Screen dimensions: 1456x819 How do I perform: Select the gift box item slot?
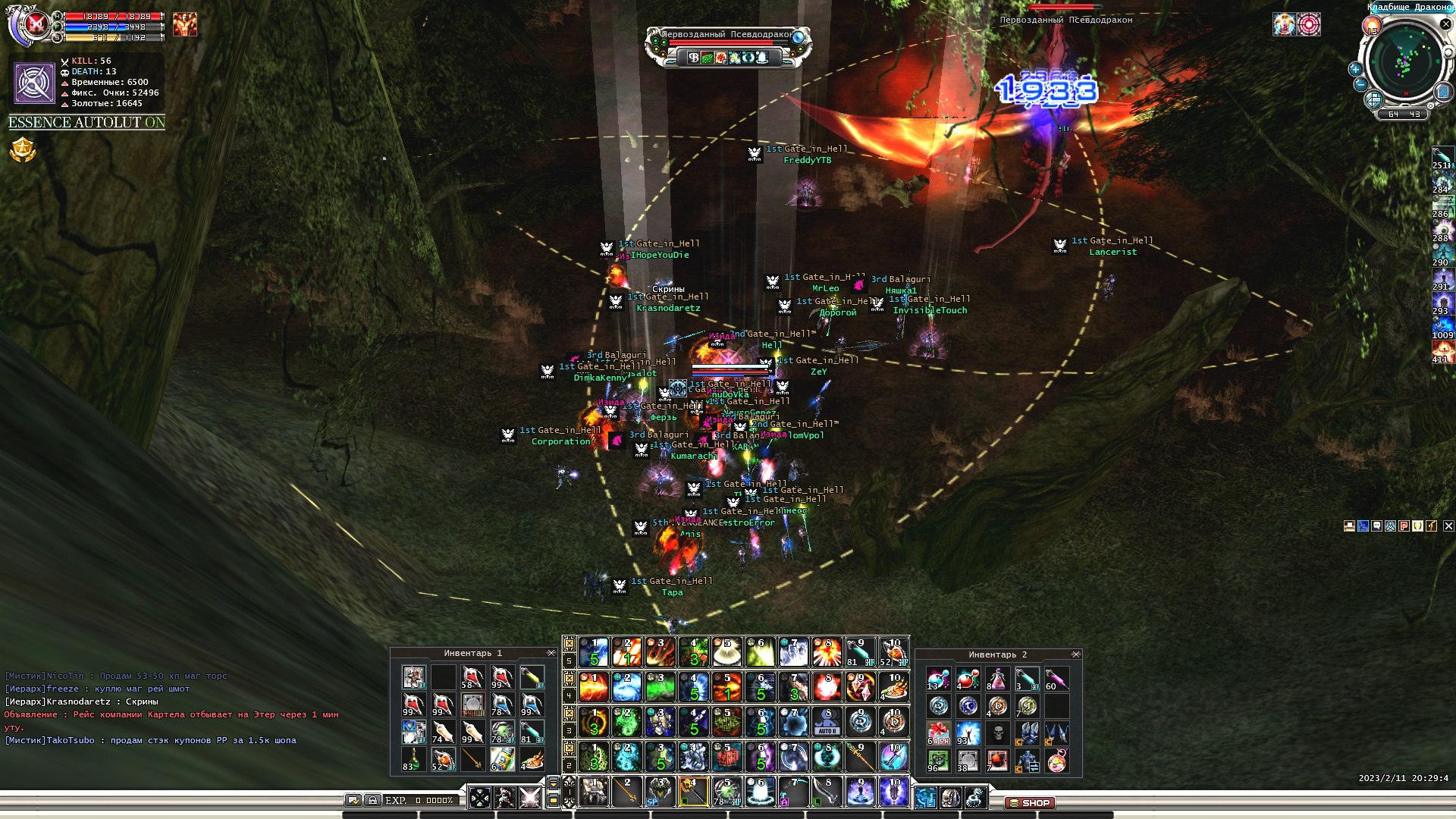(938, 733)
